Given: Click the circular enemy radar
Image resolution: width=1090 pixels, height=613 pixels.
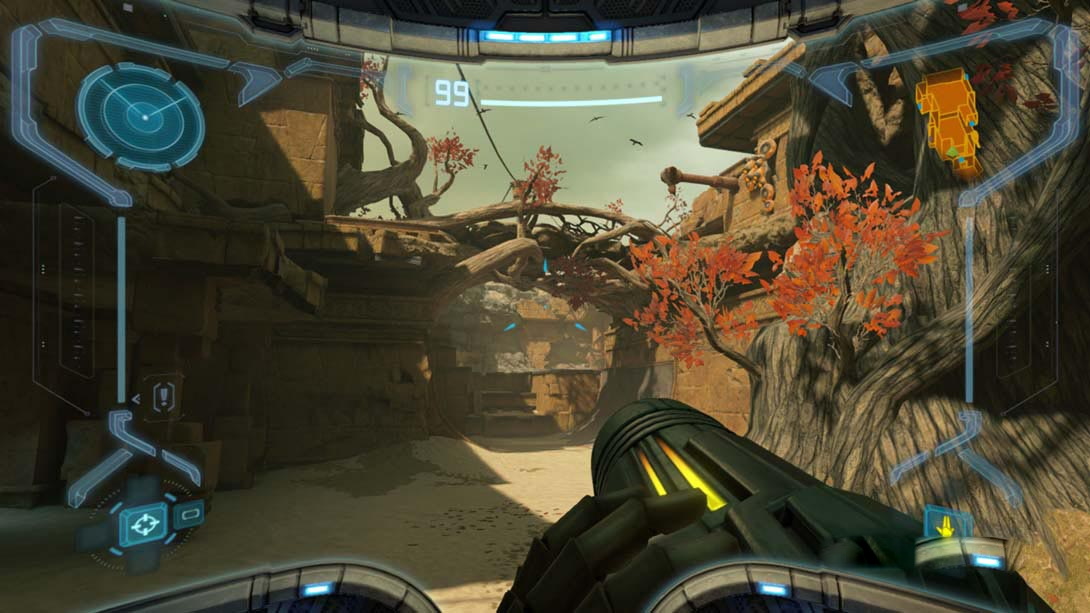Looking at the screenshot, I should 140,117.
